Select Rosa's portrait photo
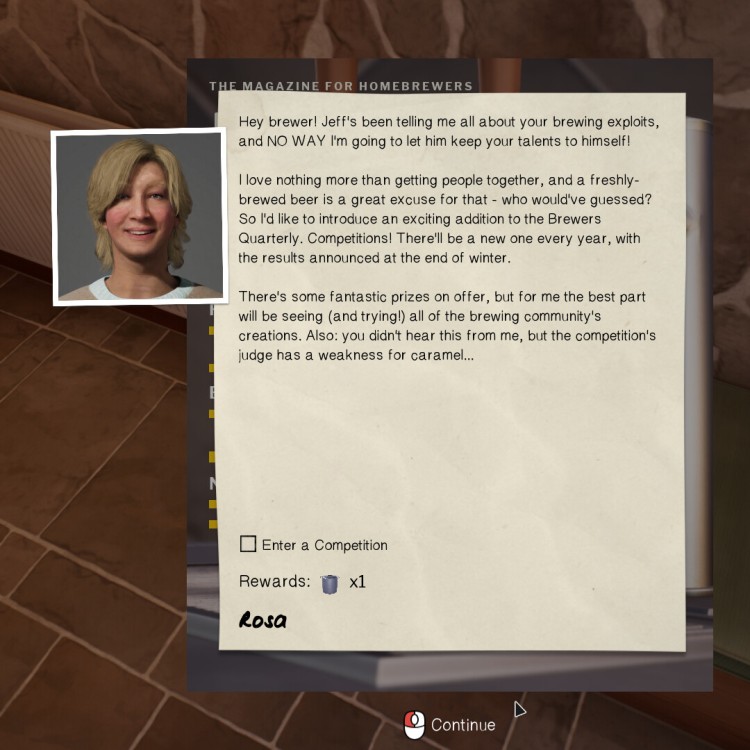 (x=138, y=216)
